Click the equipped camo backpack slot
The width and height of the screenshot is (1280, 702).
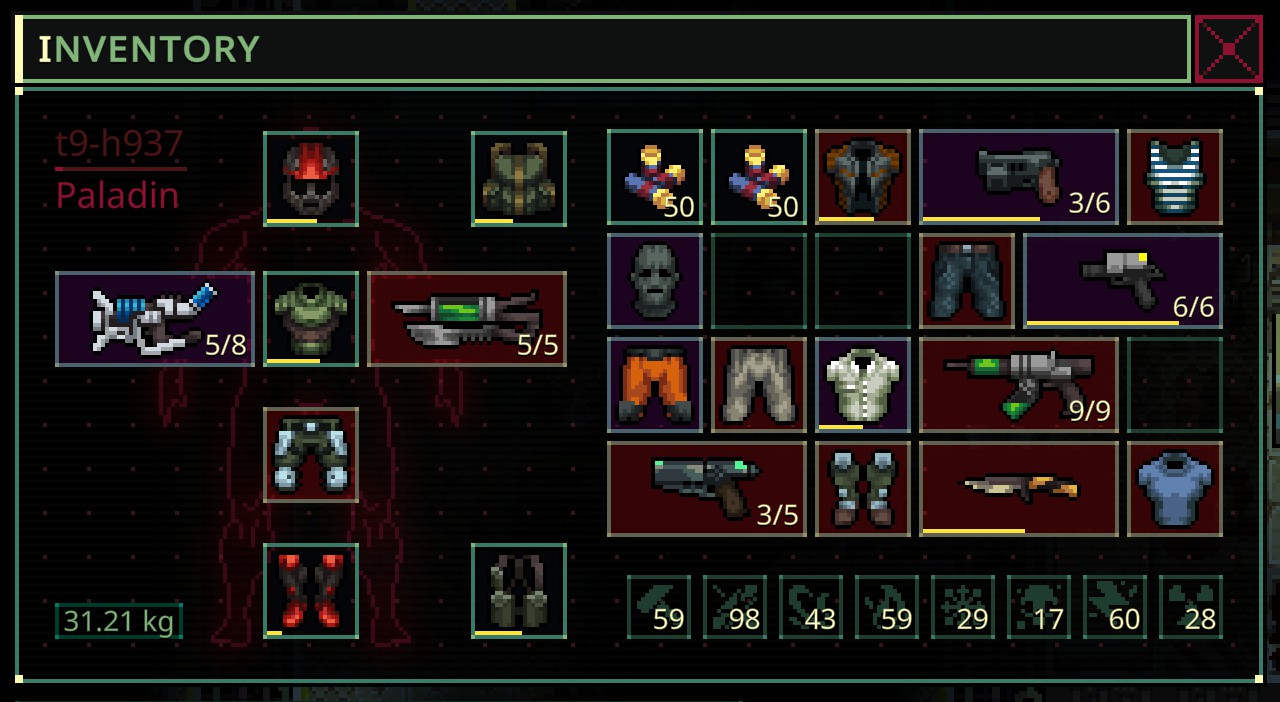pyautogui.click(x=519, y=179)
